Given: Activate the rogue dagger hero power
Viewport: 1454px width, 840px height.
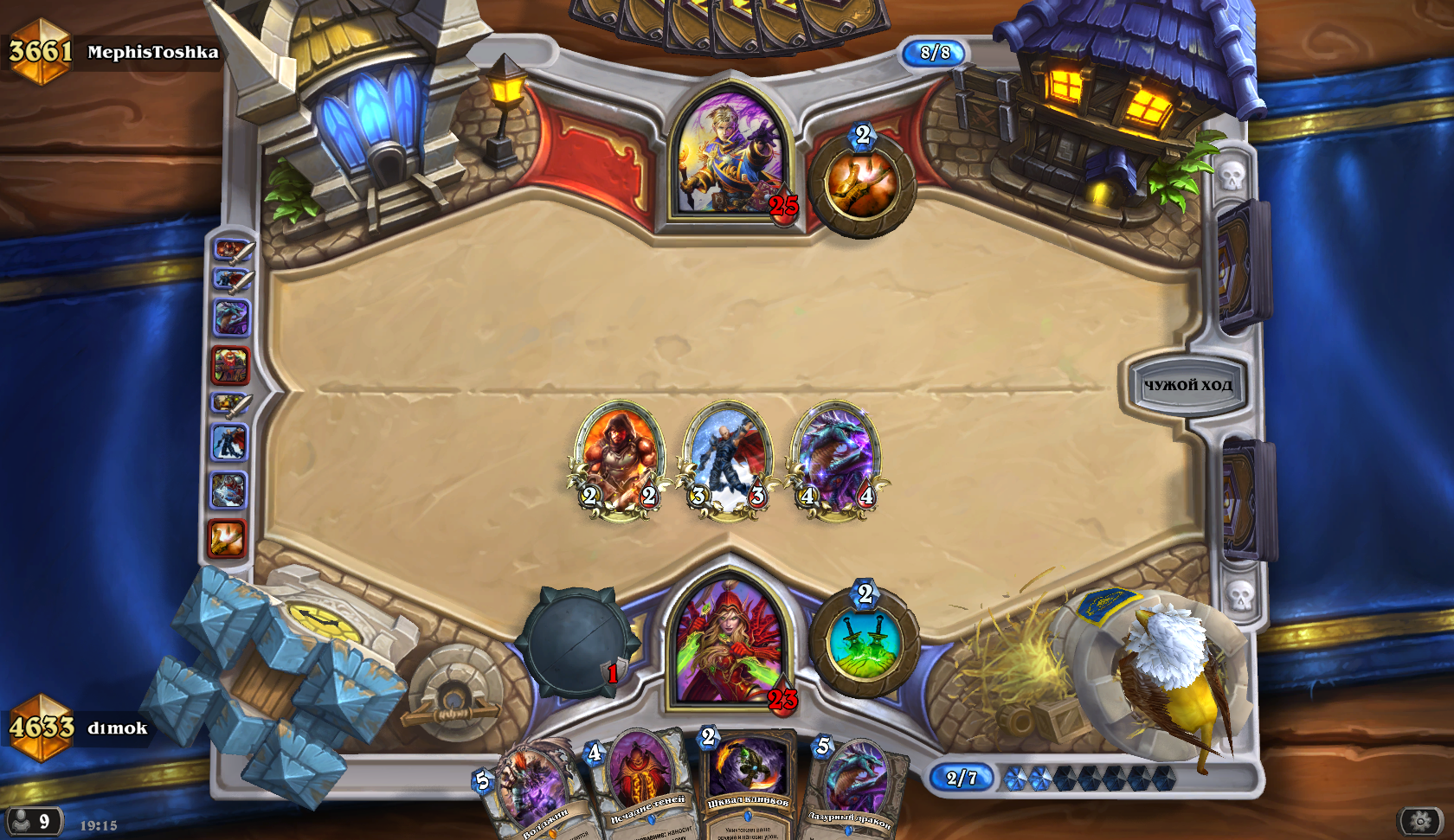Looking at the screenshot, I should (x=865, y=641).
